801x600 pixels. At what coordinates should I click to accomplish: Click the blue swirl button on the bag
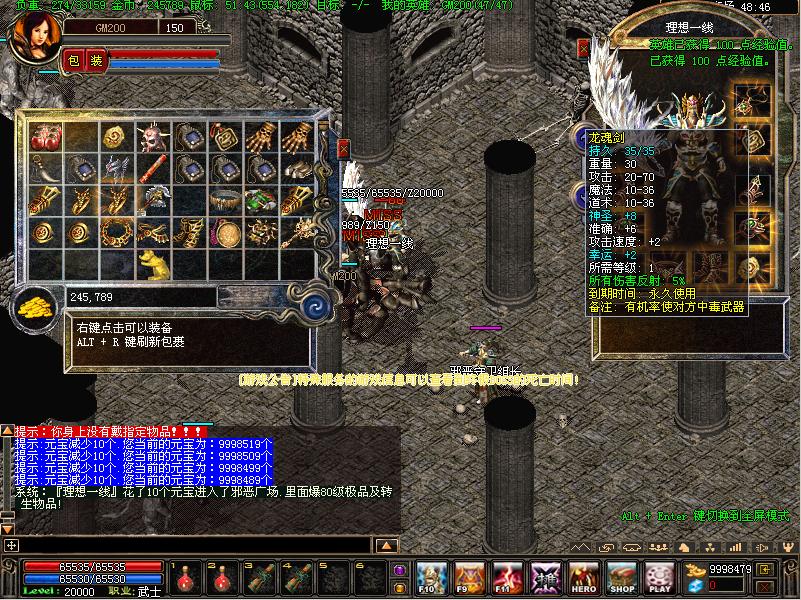317,304
